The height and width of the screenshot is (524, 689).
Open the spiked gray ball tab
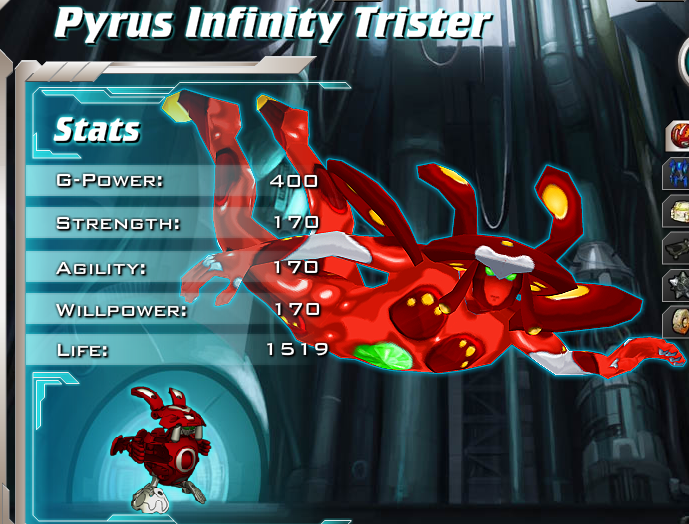coord(678,285)
